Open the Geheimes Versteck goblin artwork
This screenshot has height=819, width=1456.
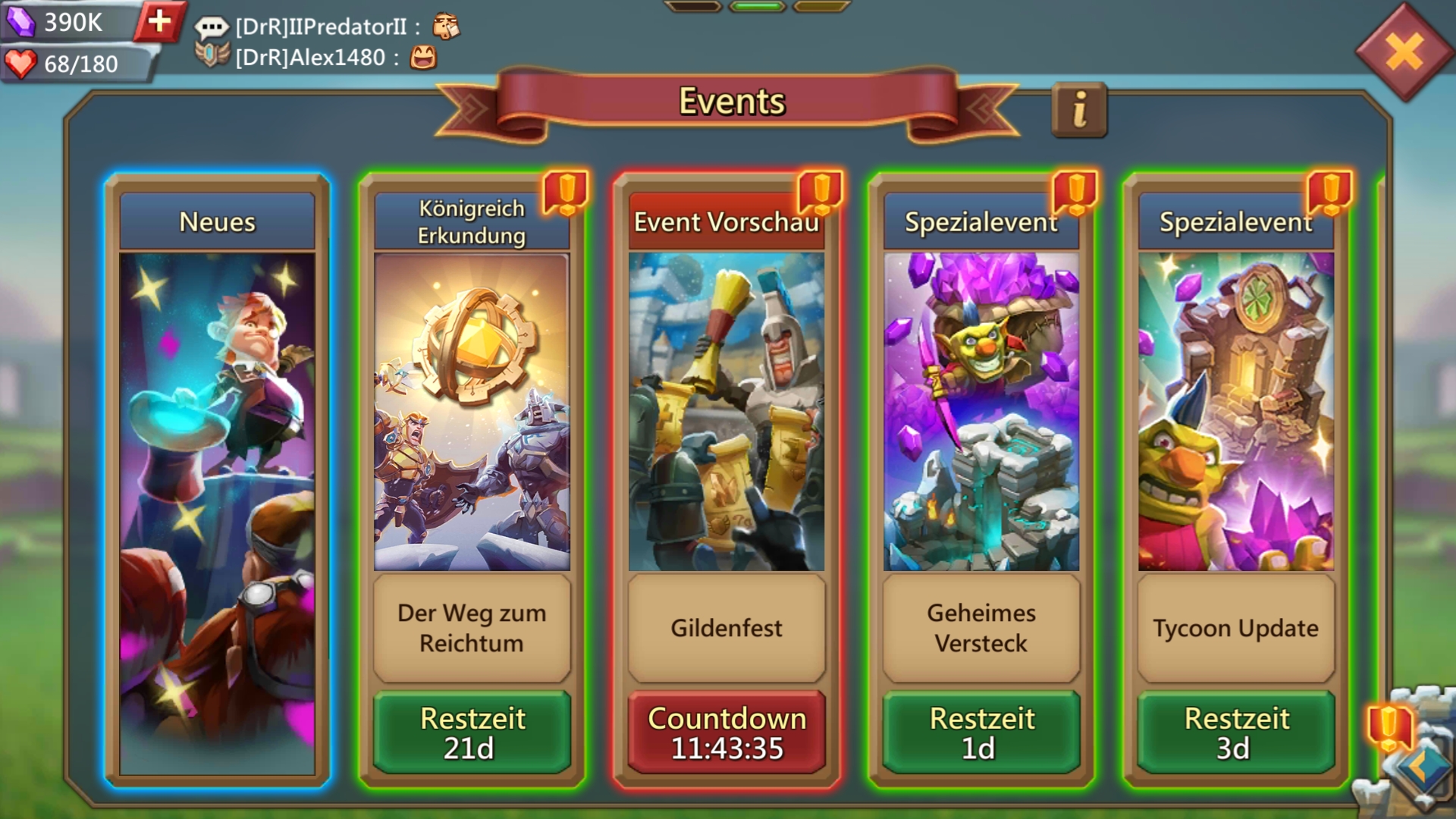click(981, 412)
